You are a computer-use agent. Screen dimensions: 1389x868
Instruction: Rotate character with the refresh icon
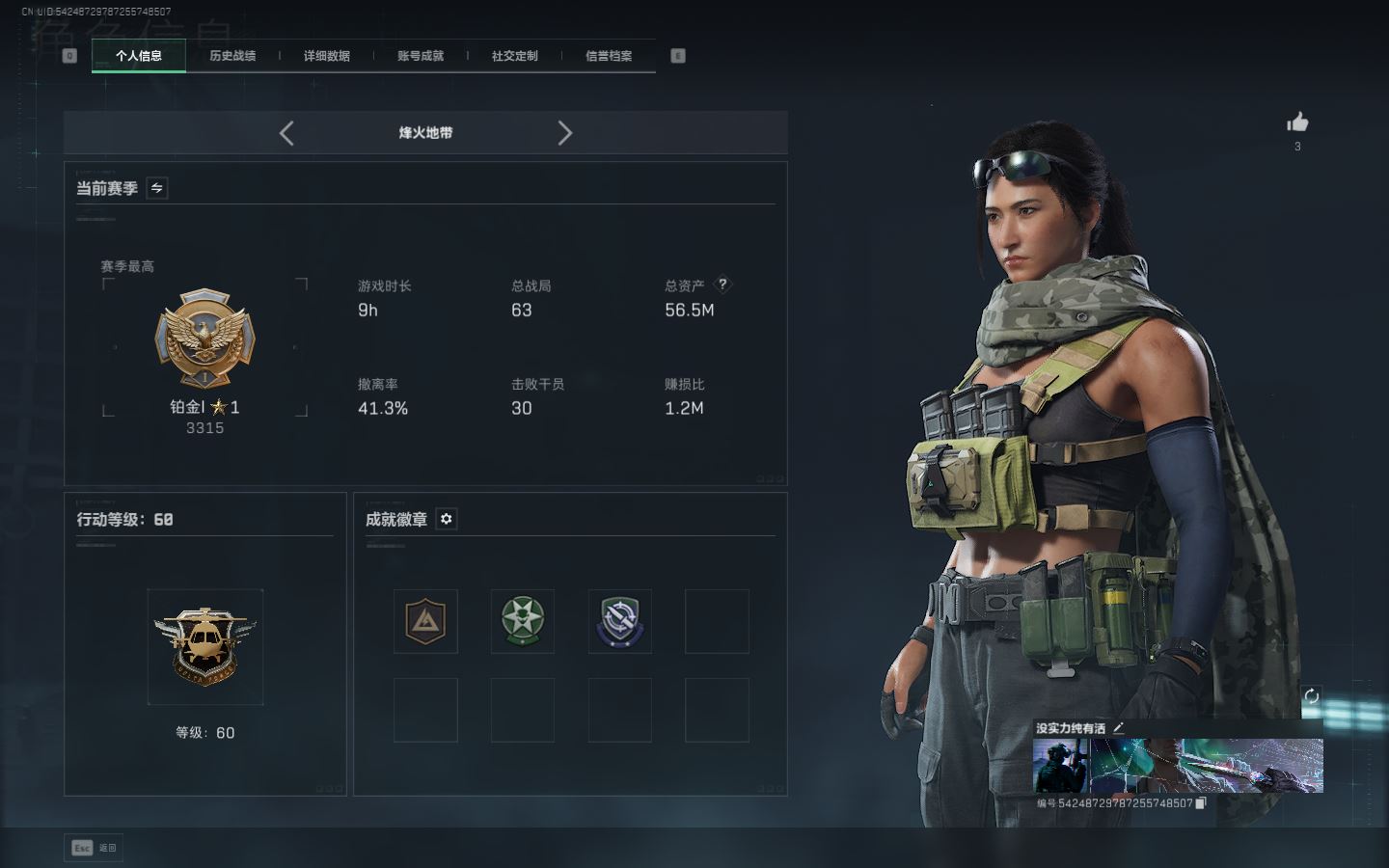coord(1311,695)
